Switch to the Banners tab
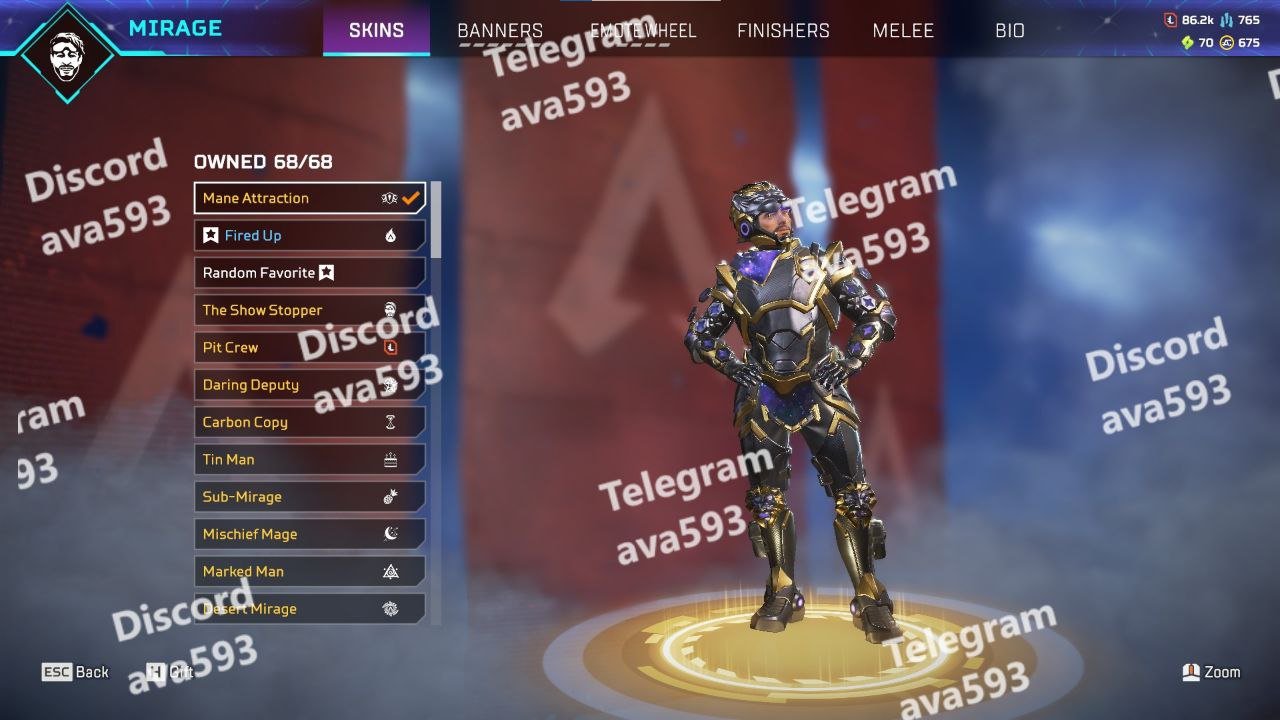 (500, 30)
